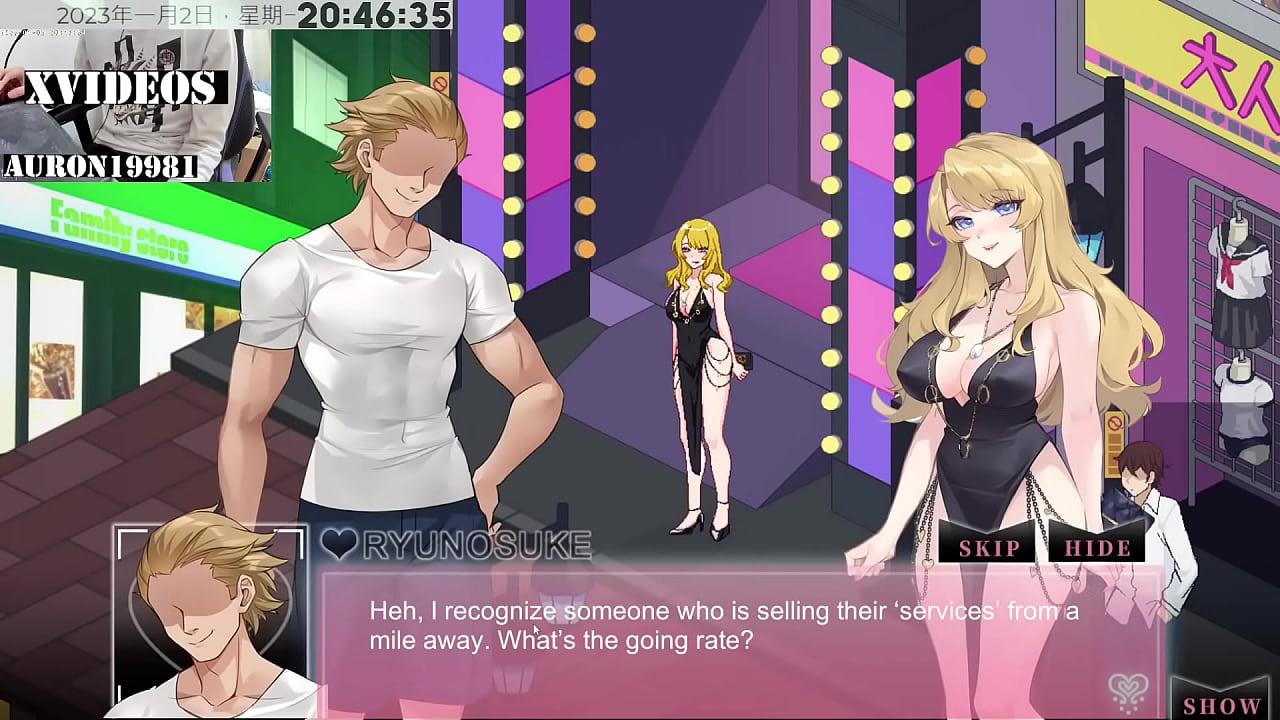Hide the dialogue box with HIDE

point(1097,547)
